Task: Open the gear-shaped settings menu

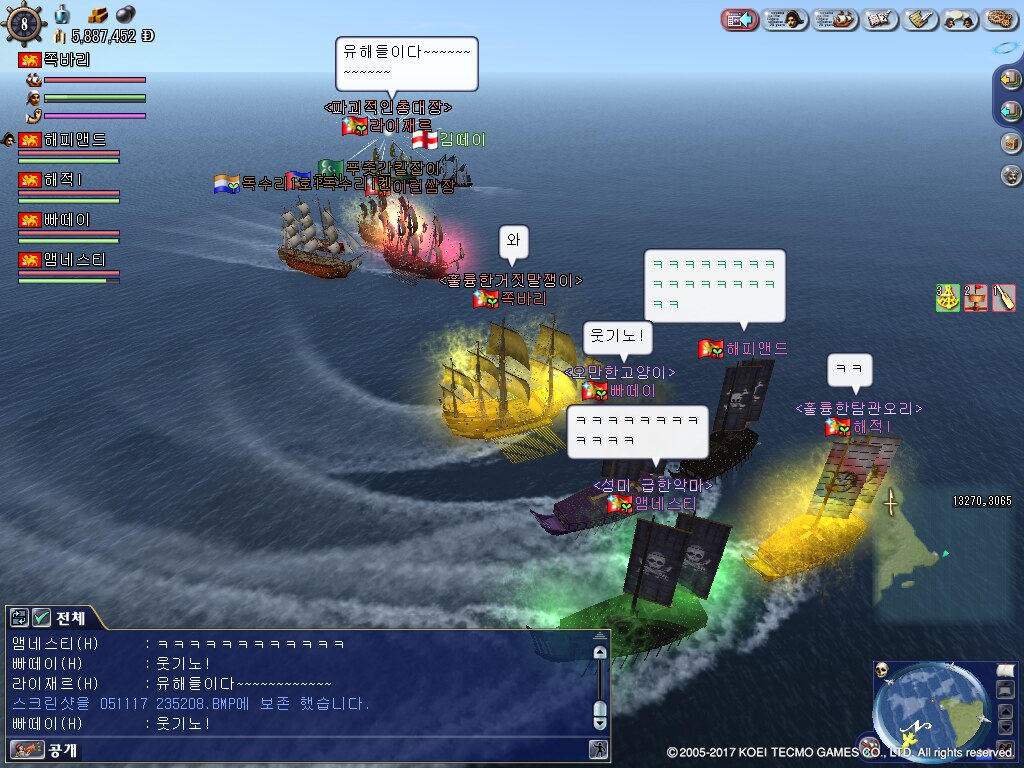Action: tap(1000, 19)
